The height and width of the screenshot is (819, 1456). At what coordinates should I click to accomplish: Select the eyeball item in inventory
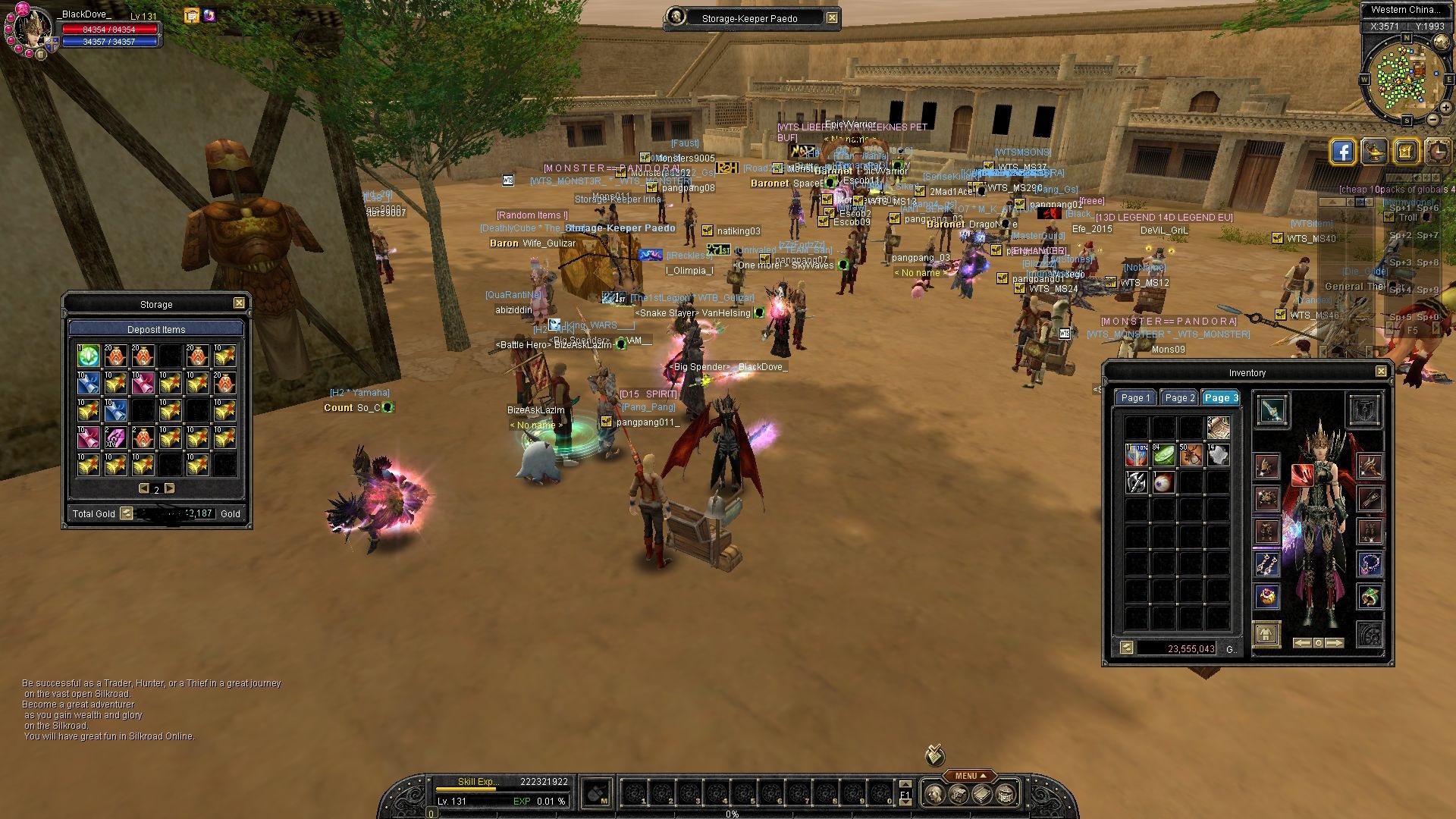click(1163, 482)
